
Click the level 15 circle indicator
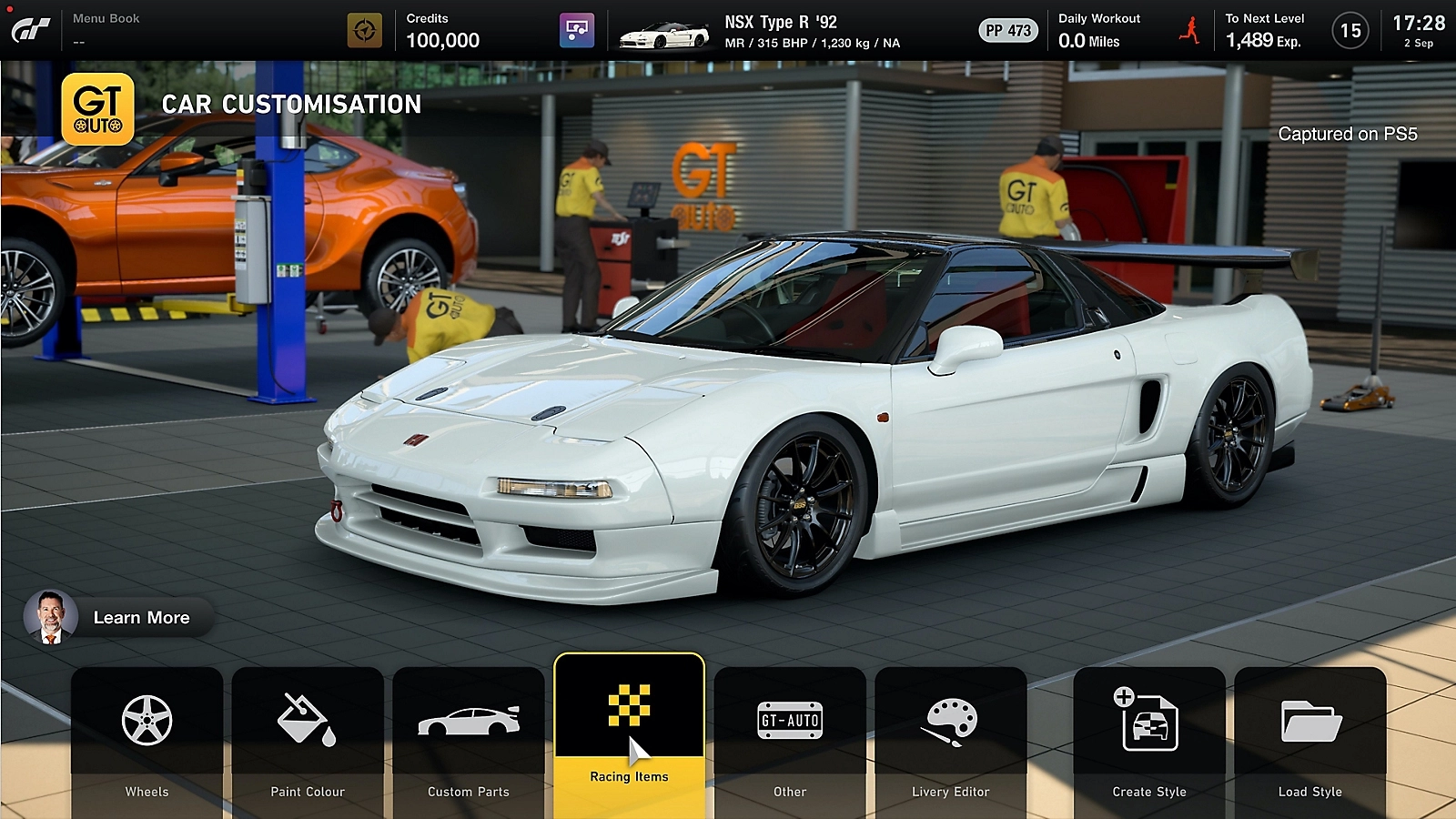1350,28
